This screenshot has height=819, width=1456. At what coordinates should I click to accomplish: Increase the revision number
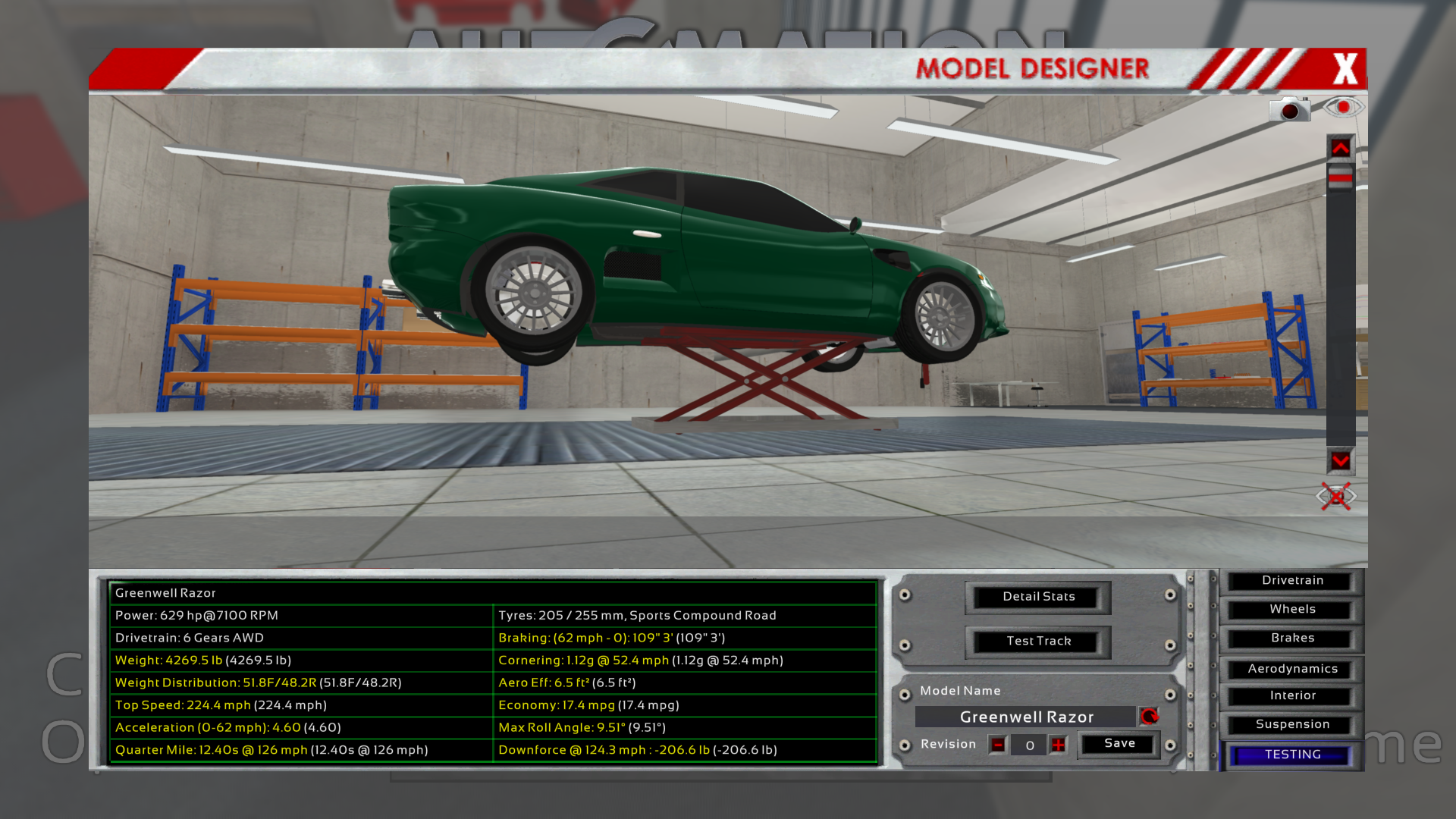click(1058, 745)
